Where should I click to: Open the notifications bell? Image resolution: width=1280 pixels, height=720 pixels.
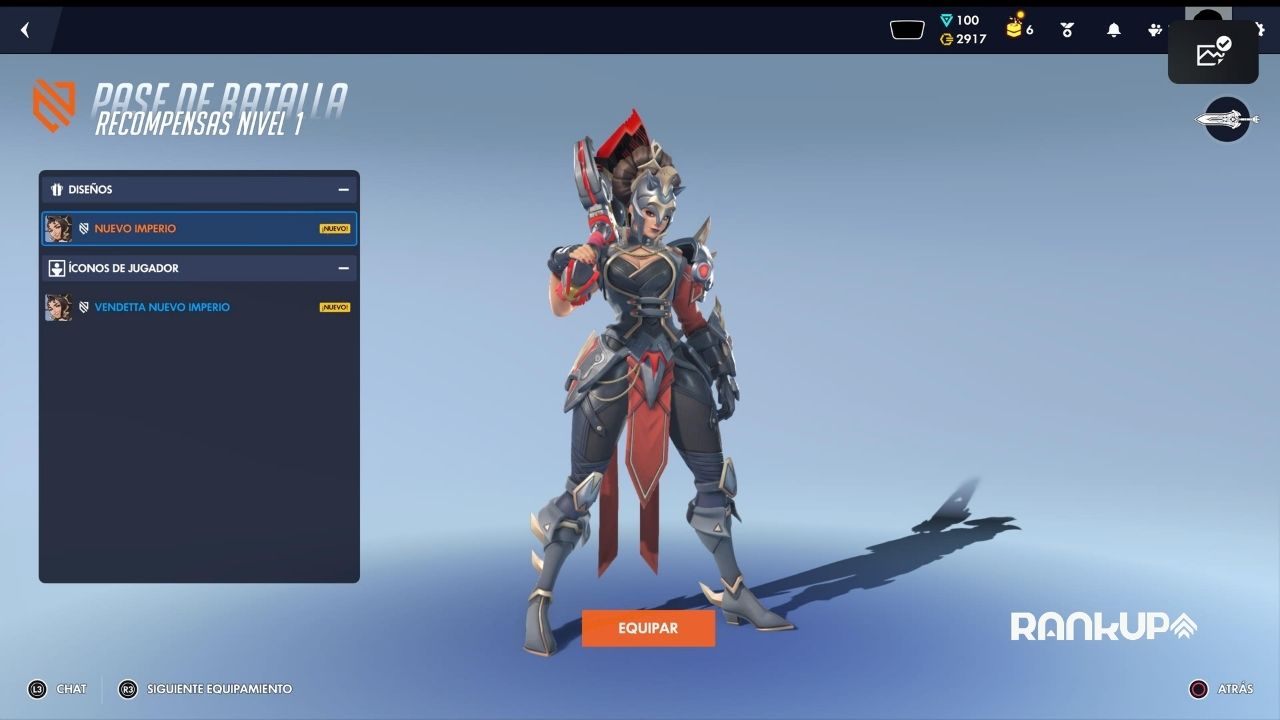pyautogui.click(x=1113, y=30)
